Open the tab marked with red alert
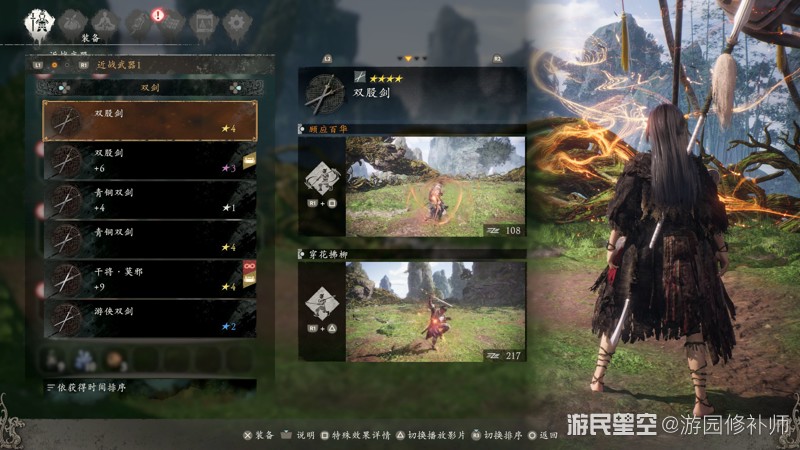 169,20
